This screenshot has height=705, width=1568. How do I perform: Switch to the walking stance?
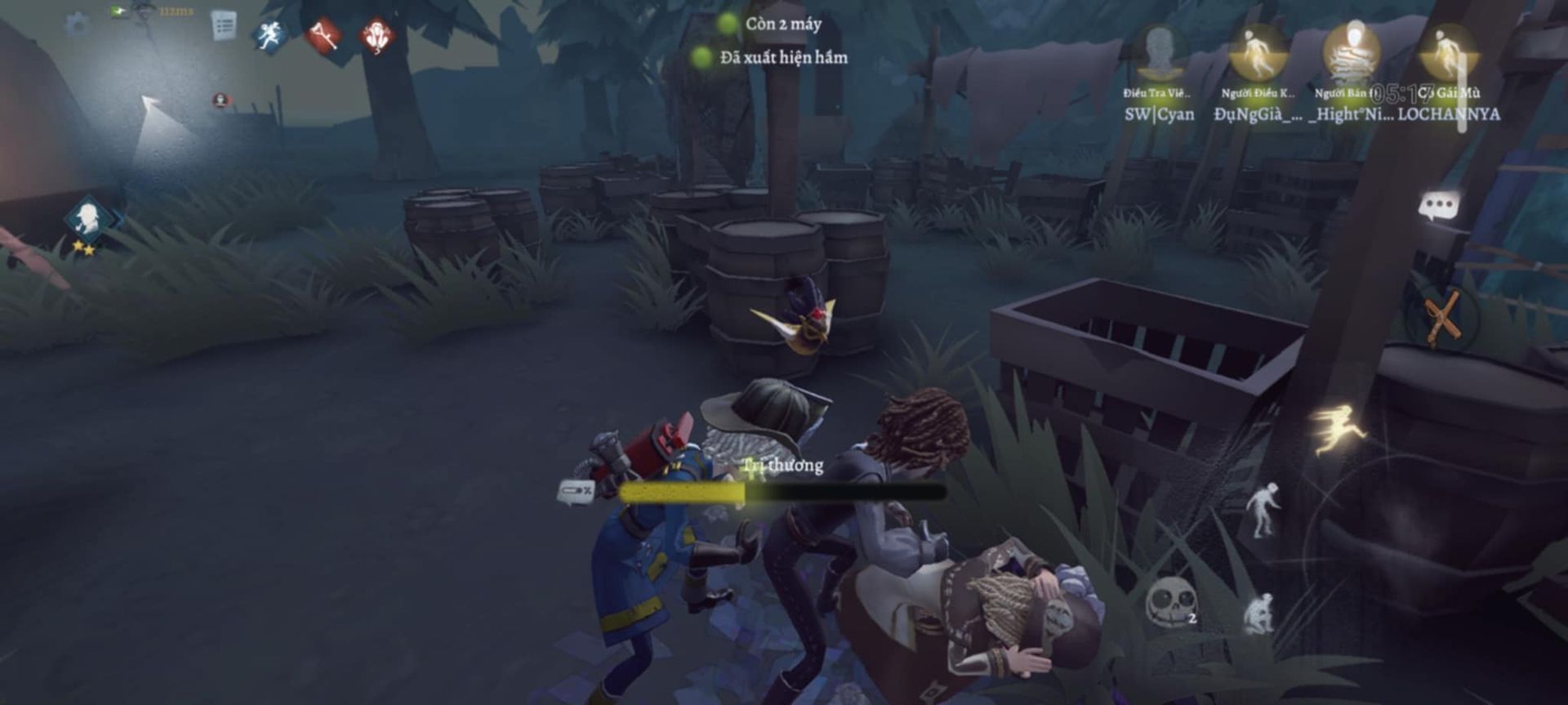coord(1263,508)
